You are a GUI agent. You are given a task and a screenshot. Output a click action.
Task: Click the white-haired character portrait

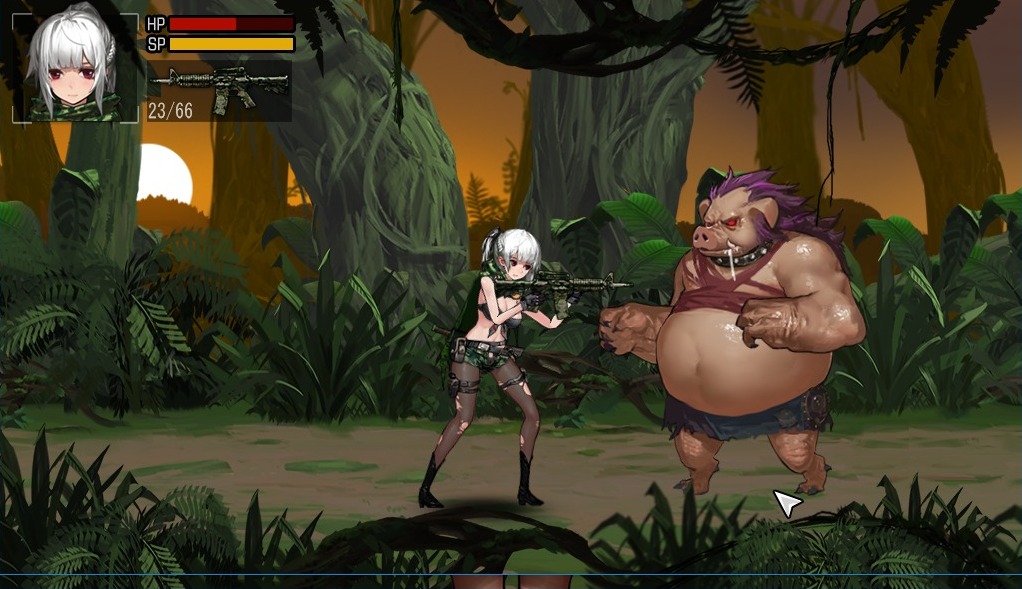click(75, 68)
